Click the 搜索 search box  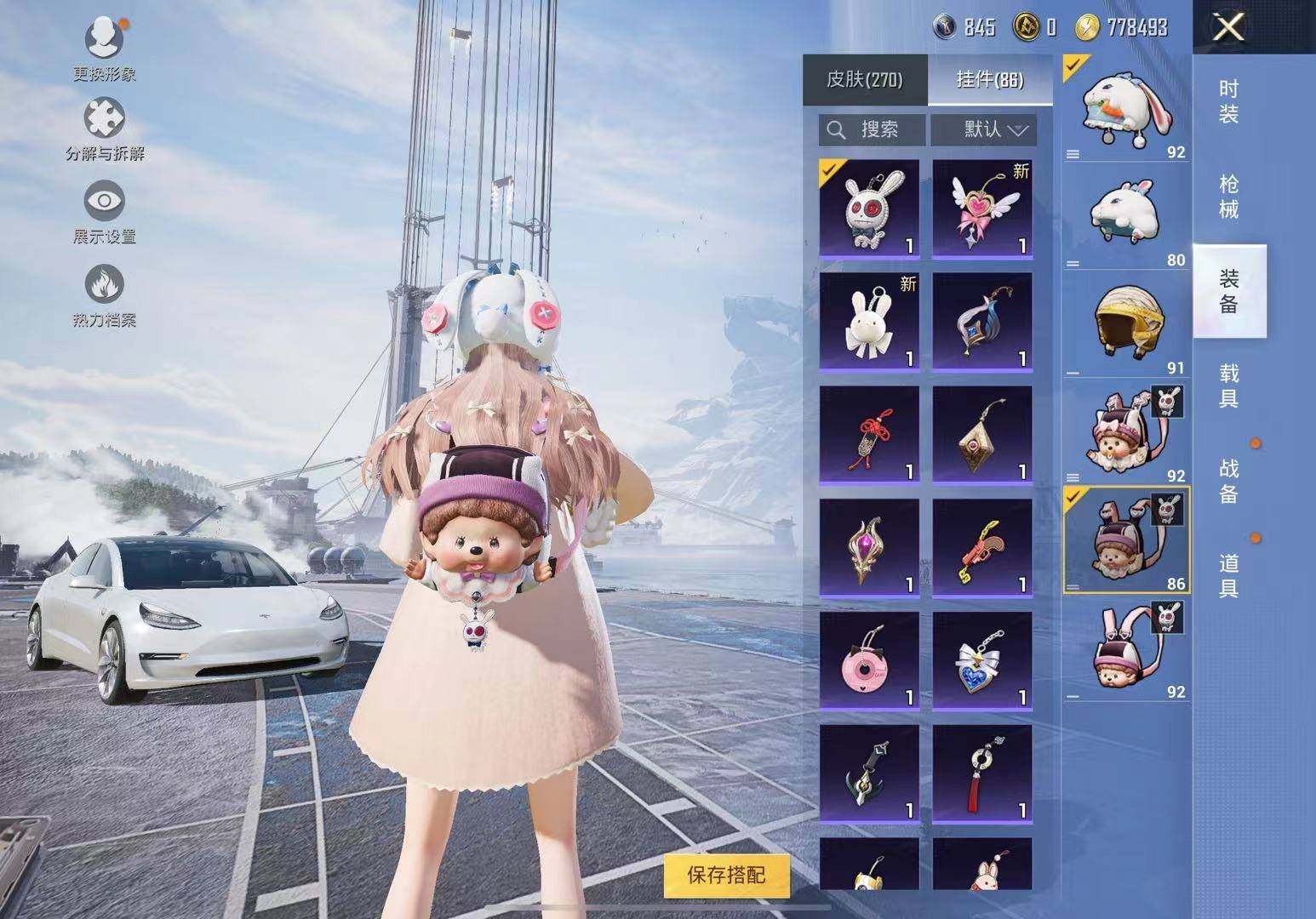pyautogui.click(x=873, y=129)
